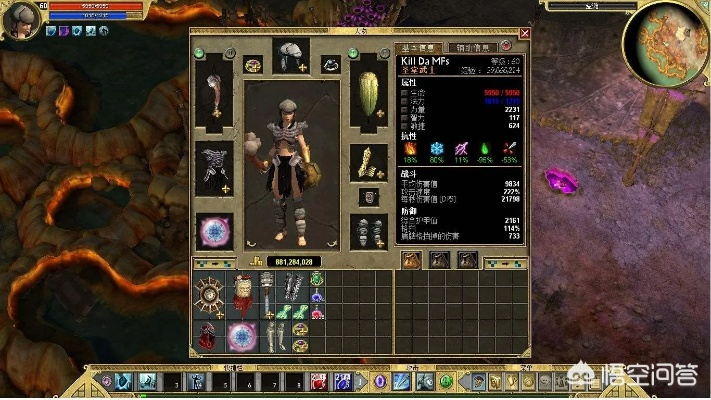This screenshot has width=711, height=400.
Task: Select the equipped arm bracers slot
Action: [369, 162]
